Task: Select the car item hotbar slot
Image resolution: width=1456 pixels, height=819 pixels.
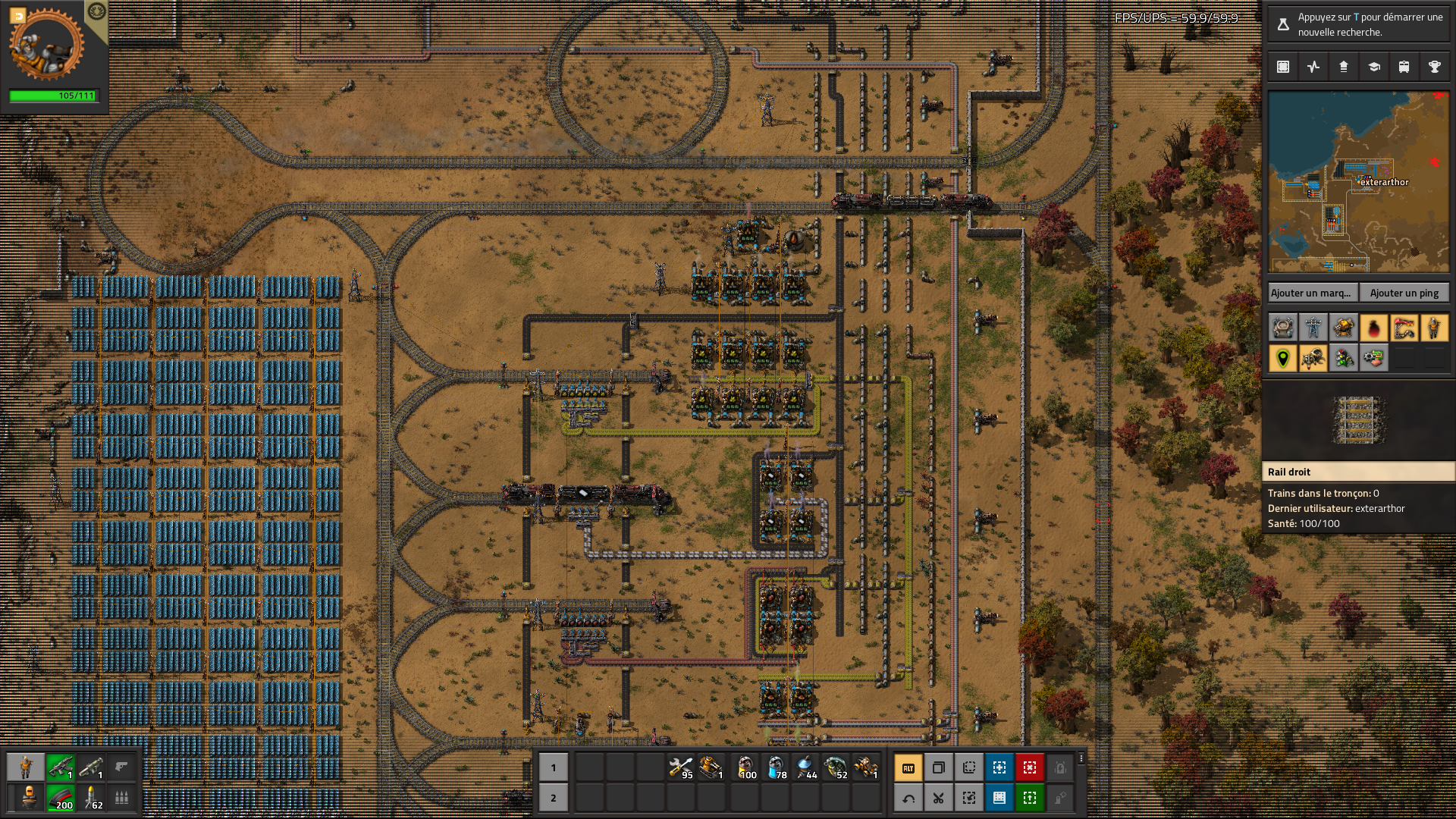Action: (x=866, y=767)
